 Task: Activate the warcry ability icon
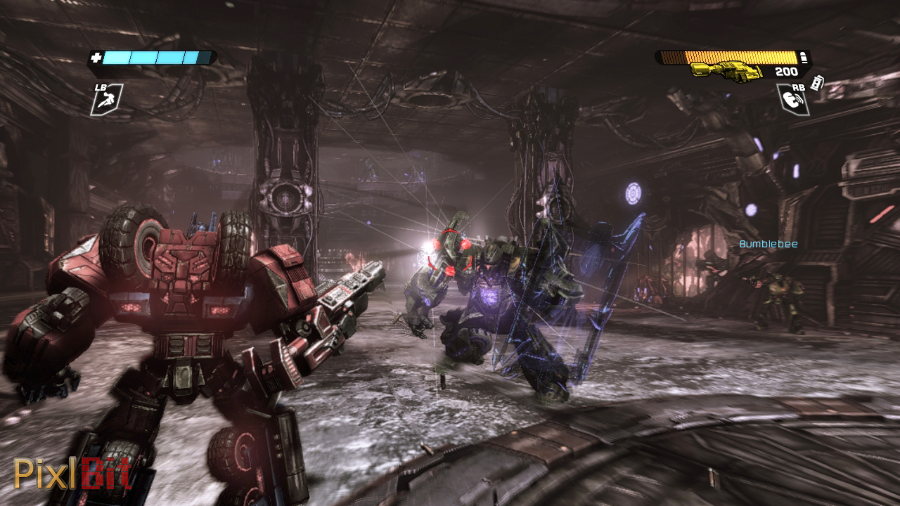coord(792,98)
